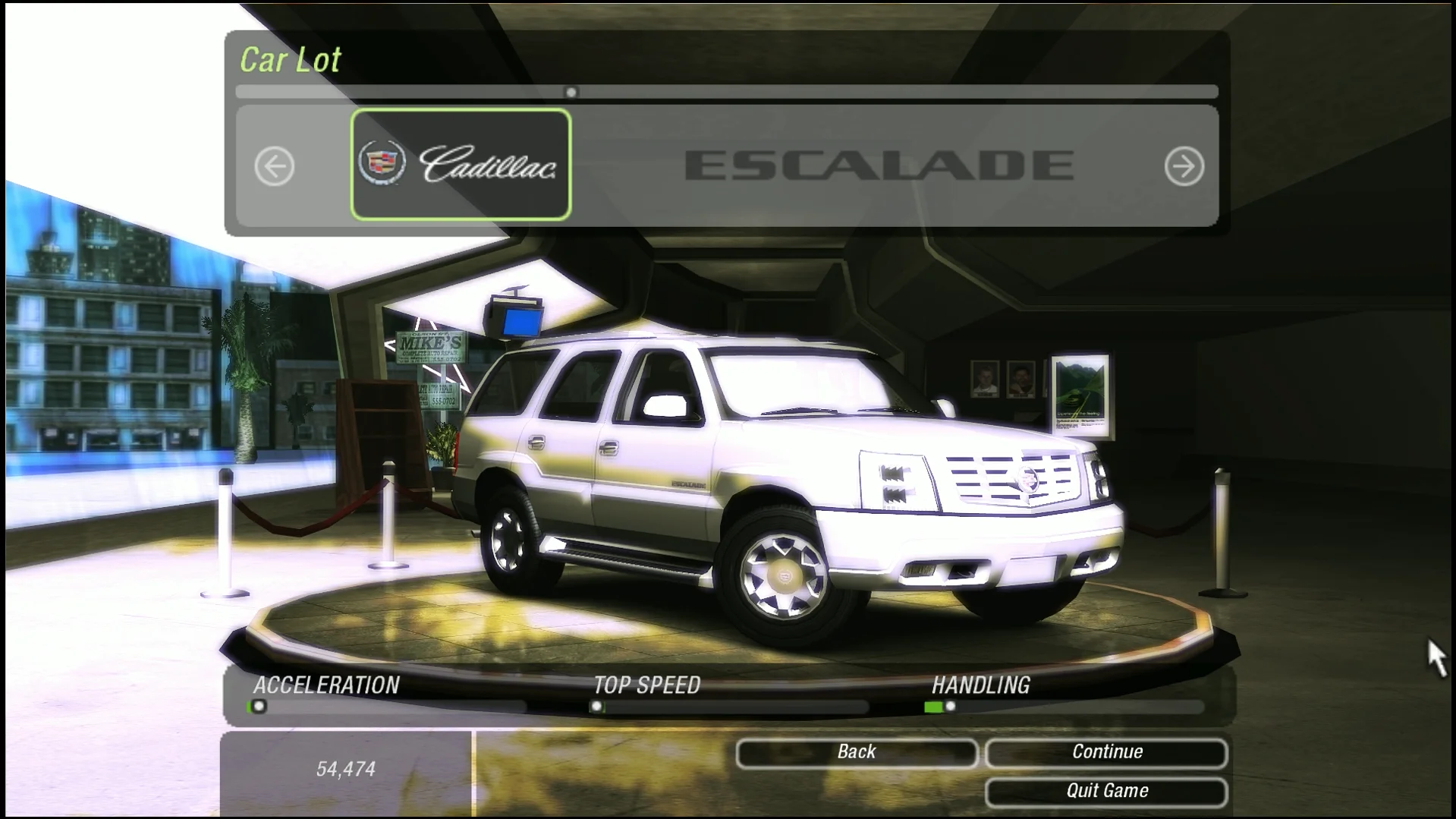Go to the previous car with left arrow

click(274, 166)
